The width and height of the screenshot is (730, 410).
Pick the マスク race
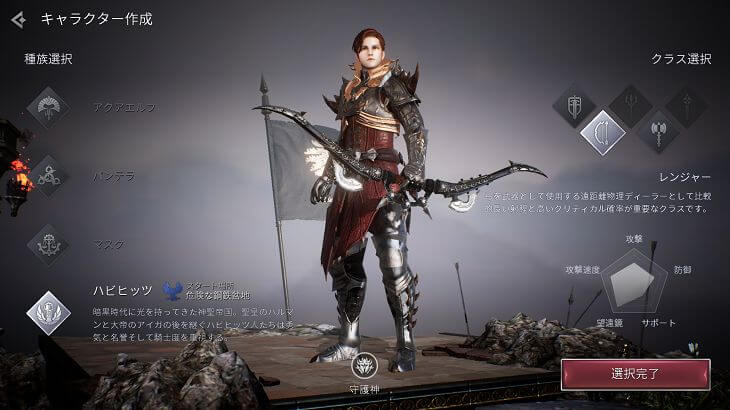coord(47,244)
